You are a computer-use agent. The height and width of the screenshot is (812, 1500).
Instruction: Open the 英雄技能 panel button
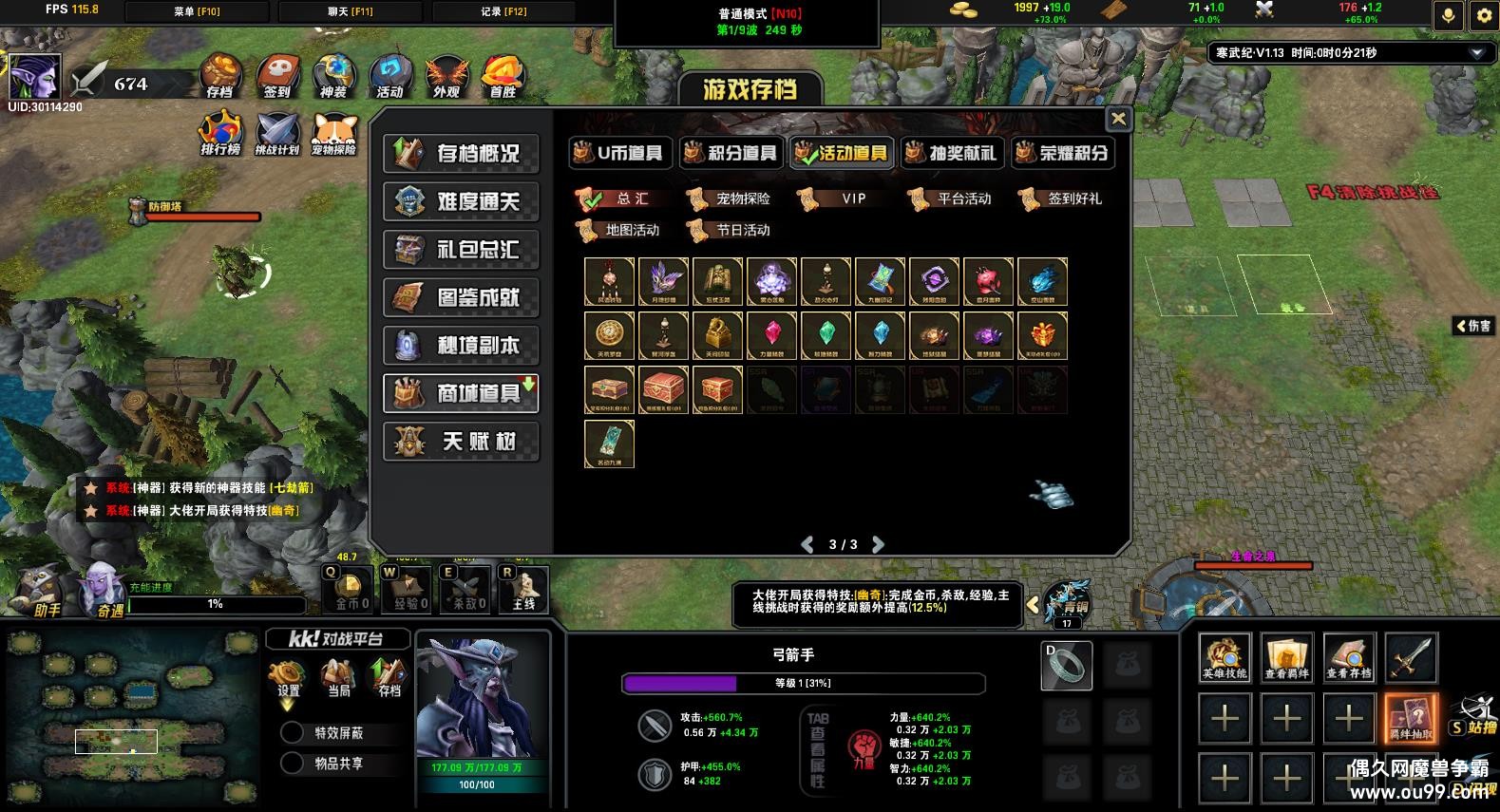pyautogui.click(x=1225, y=657)
